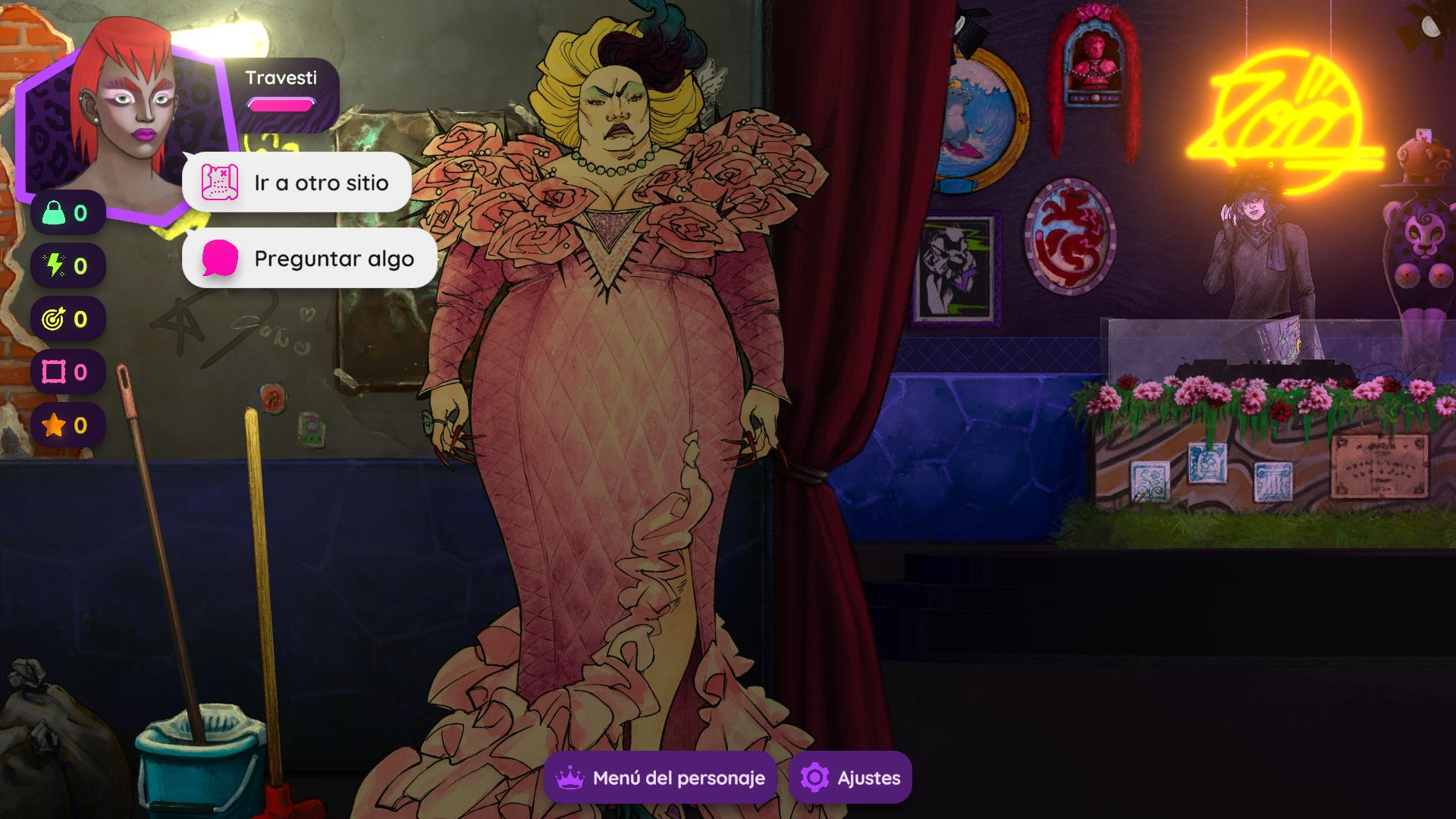Select "Preguntar algo" dialogue option
This screenshot has width=1456, height=819.
[309, 259]
